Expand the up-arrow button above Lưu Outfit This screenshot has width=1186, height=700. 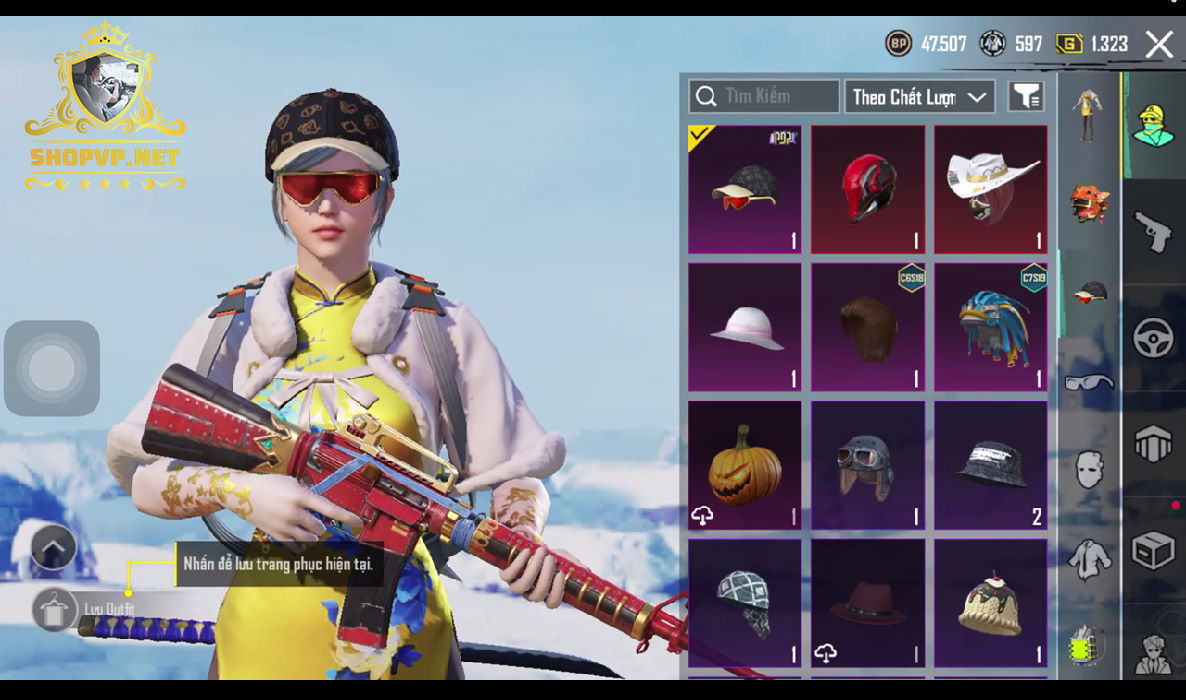[x=54, y=547]
